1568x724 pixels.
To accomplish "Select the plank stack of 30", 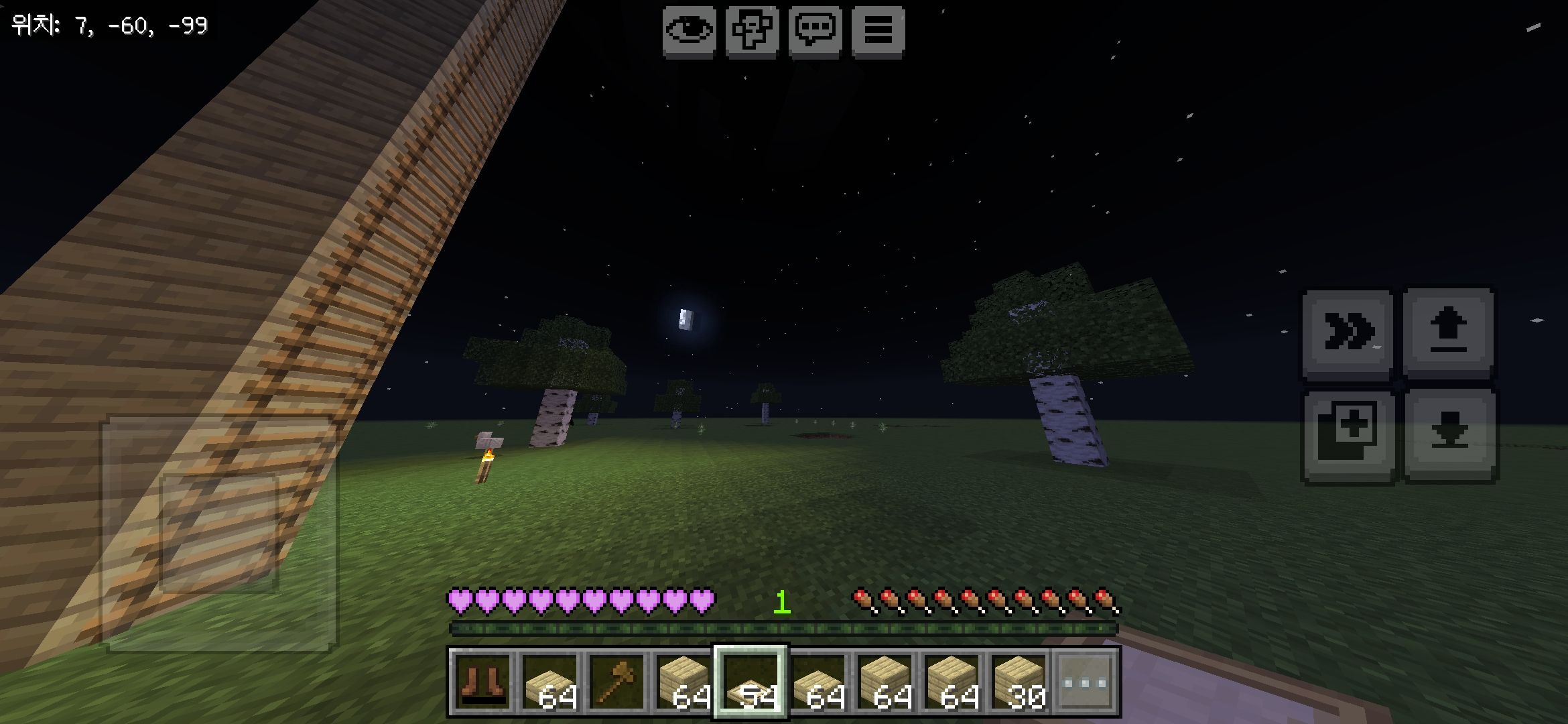I will tap(1019, 682).
